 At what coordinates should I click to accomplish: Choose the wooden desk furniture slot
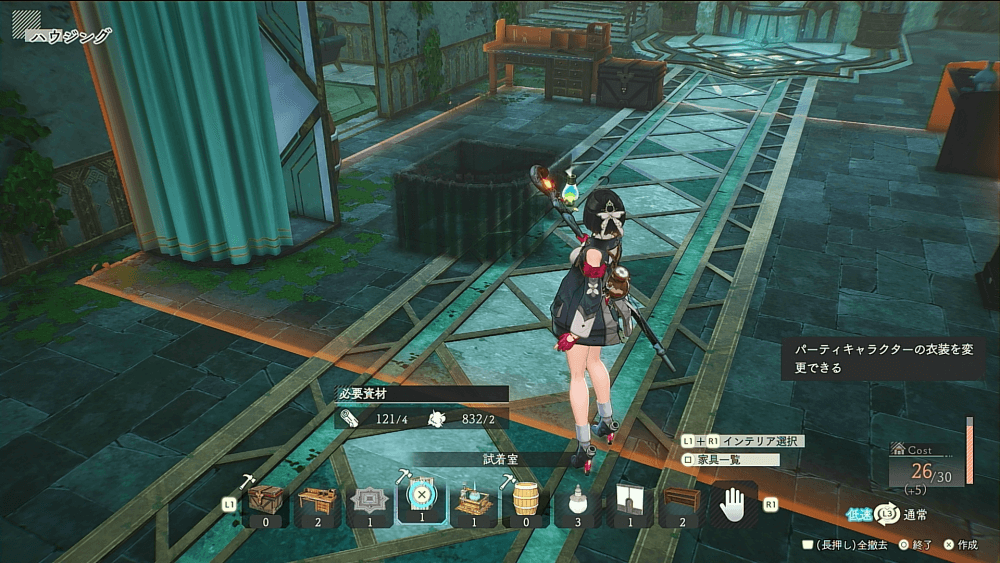tap(318, 501)
